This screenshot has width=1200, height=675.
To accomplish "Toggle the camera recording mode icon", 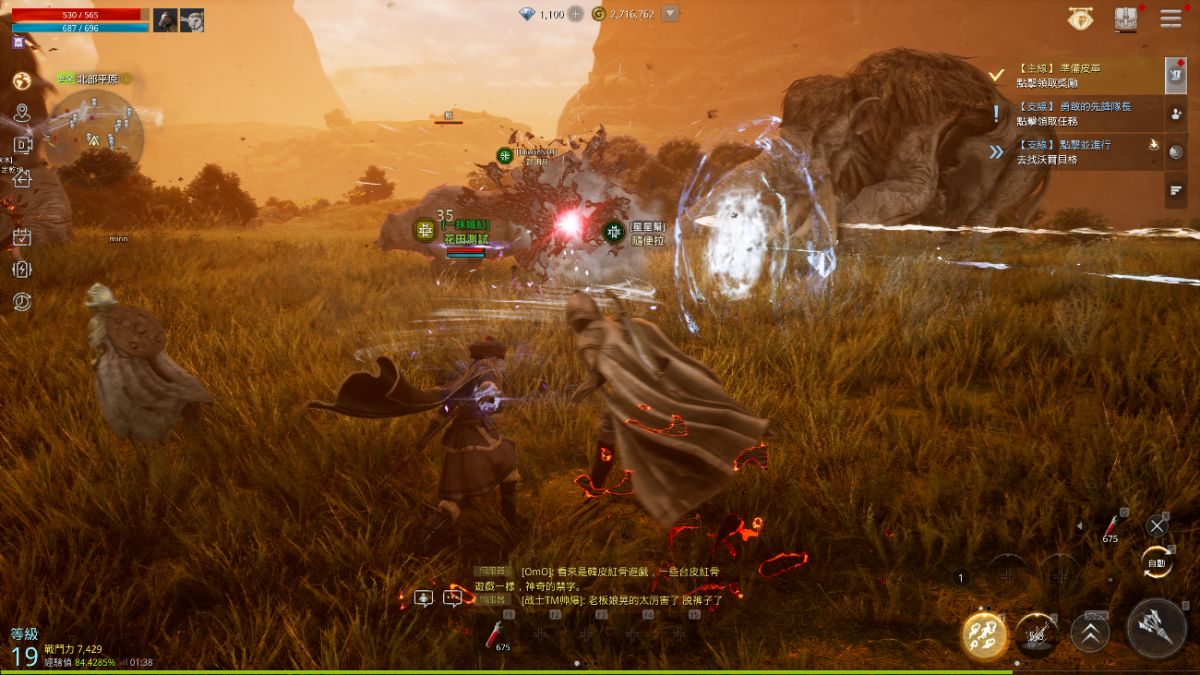I will coord(22,145).
